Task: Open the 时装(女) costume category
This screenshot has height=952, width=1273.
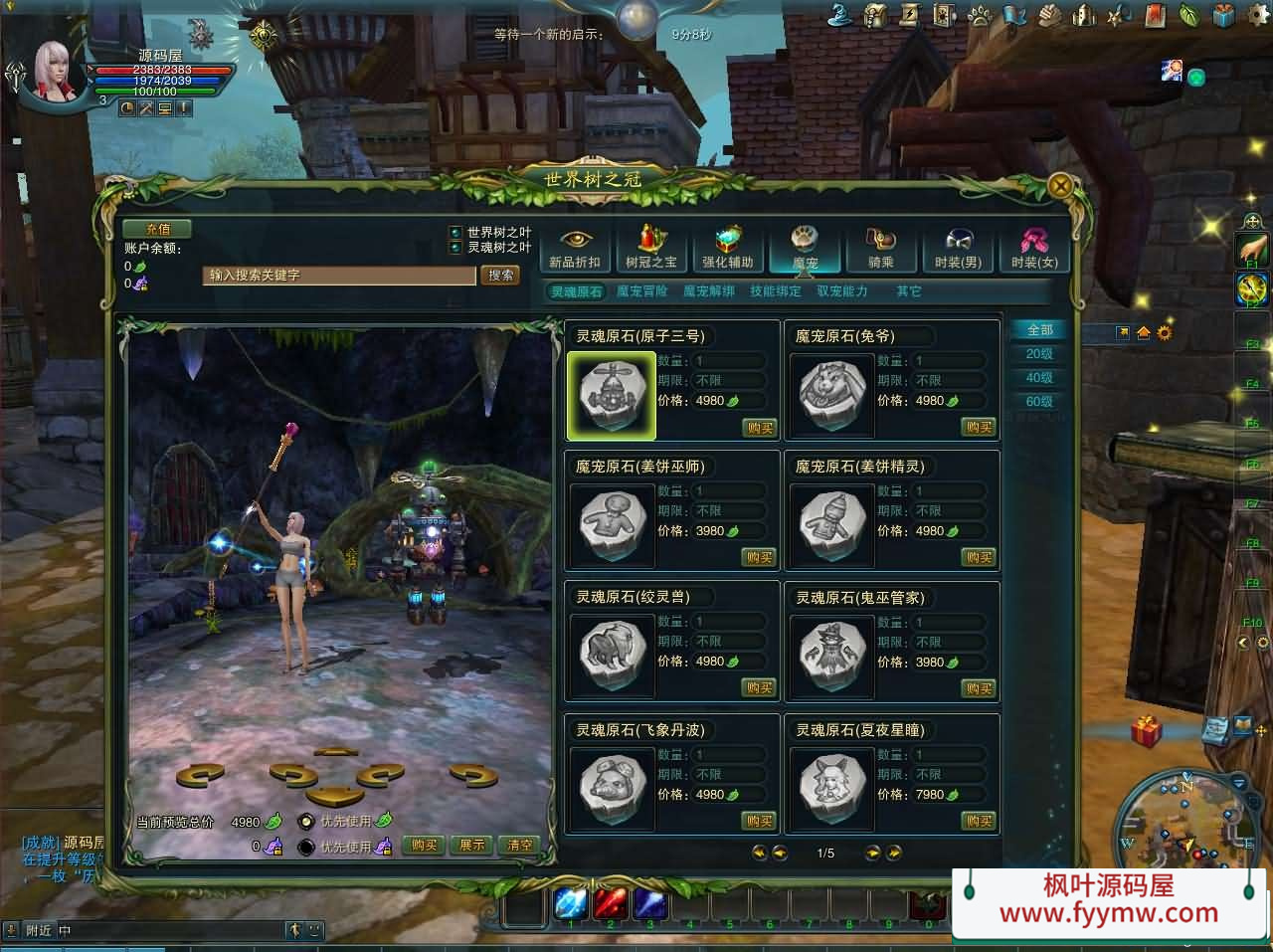Action: coord(1034,248)
